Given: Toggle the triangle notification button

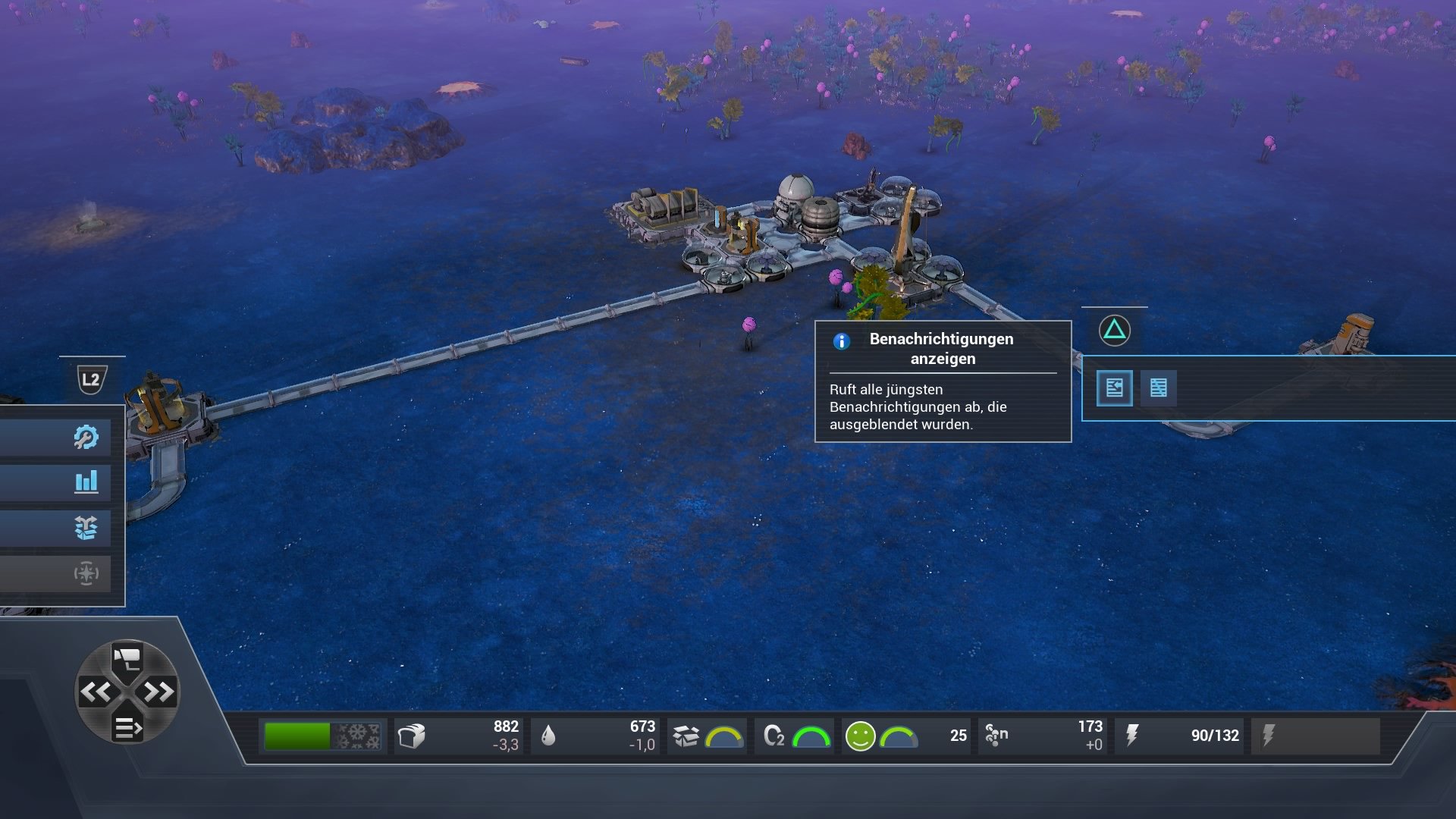Looking at the screenshot, I should (1113, 330).
